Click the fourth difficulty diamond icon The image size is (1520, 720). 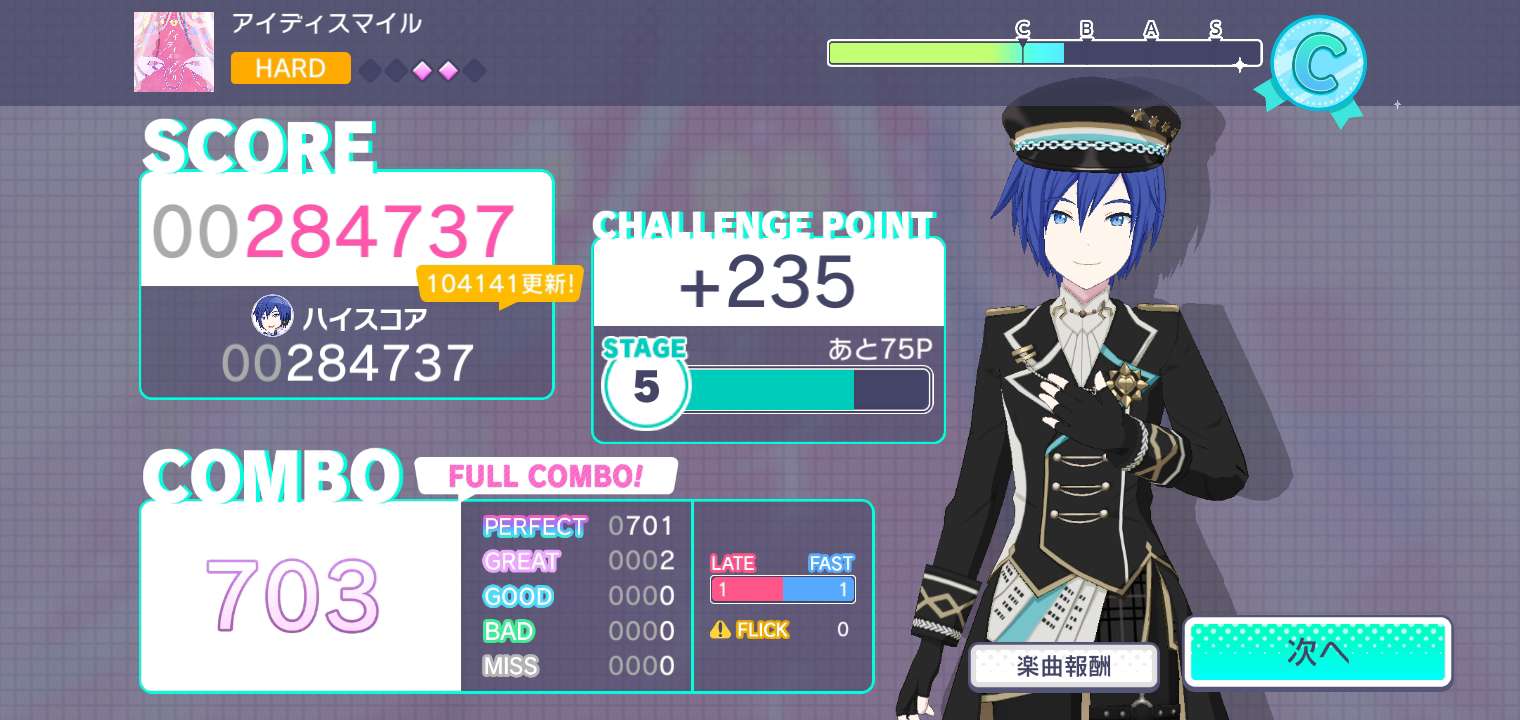448,71
